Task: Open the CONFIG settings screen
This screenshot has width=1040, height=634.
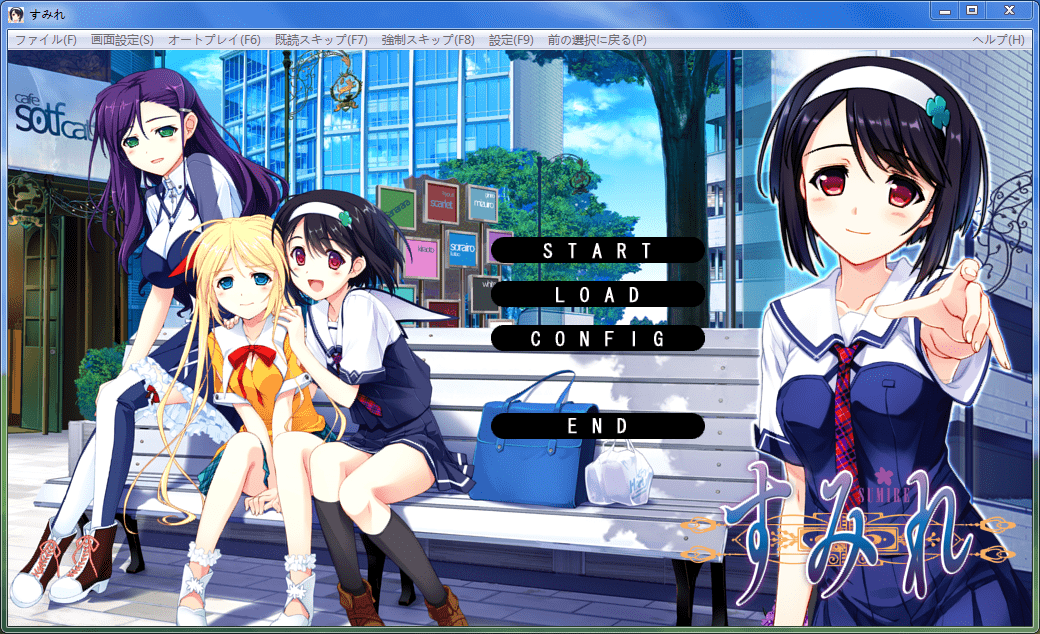Action: tap(598, 338)
